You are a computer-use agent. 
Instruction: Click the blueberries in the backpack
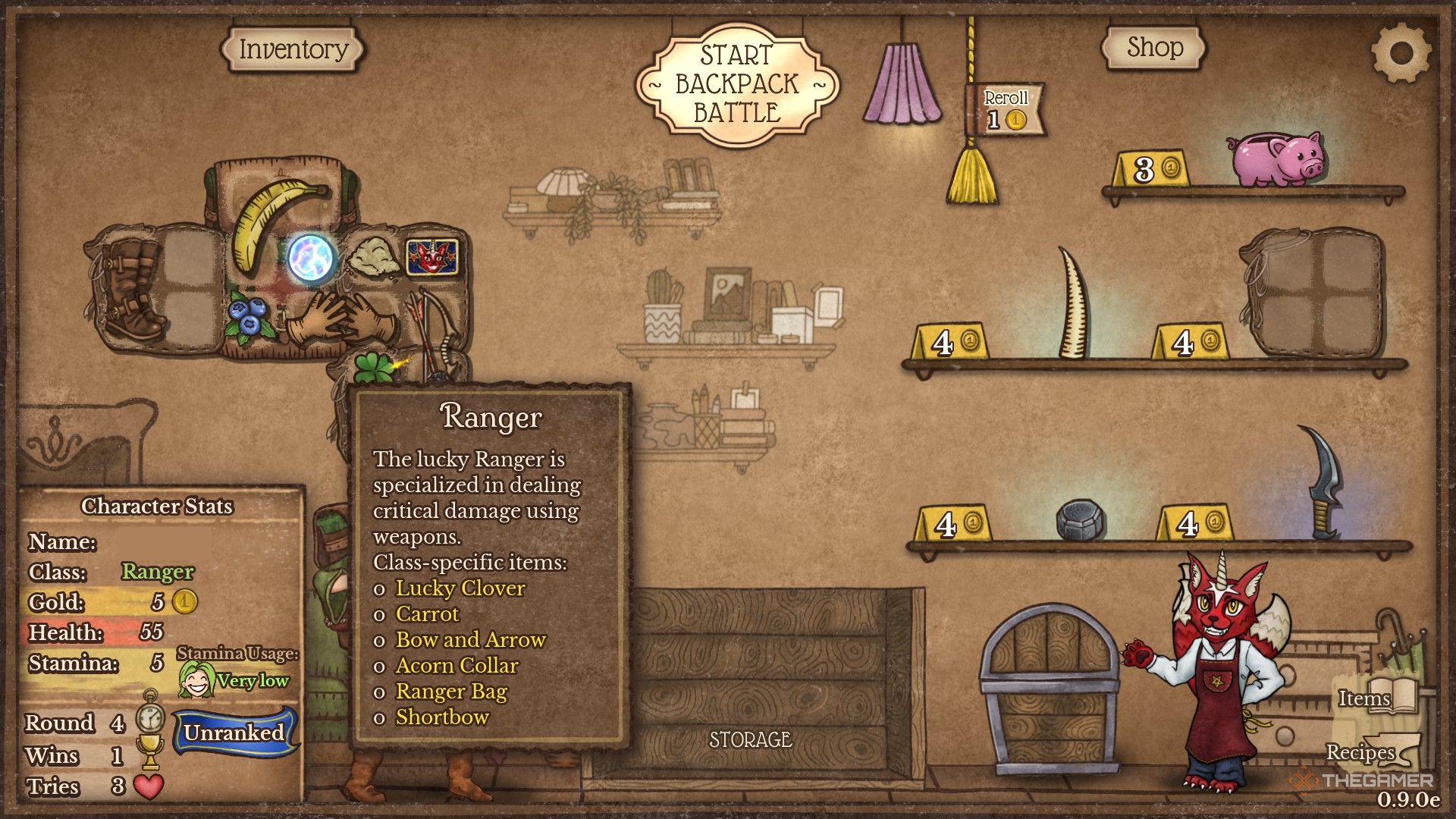(247, 318)
